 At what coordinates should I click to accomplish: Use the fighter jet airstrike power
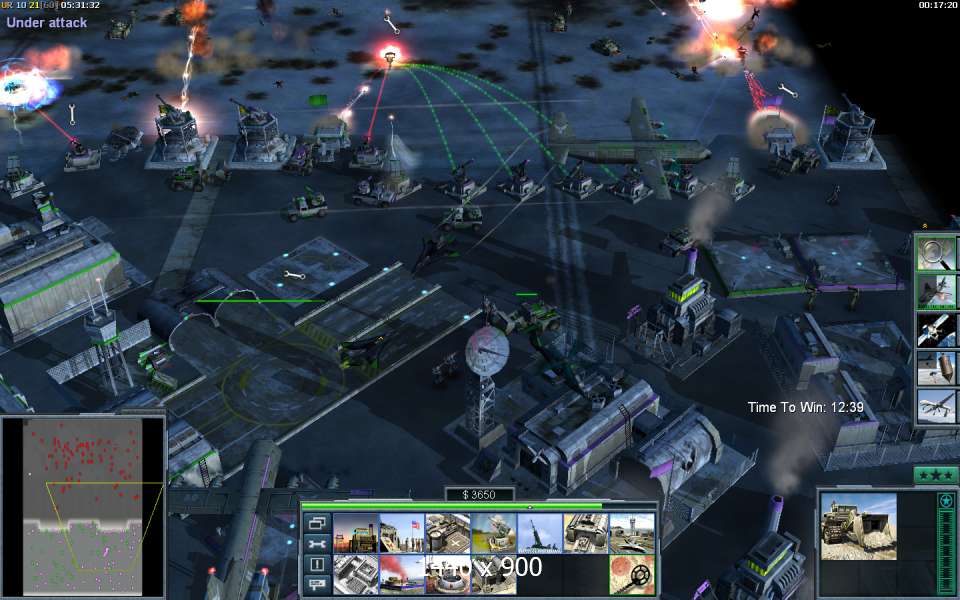tap(936, 291)
